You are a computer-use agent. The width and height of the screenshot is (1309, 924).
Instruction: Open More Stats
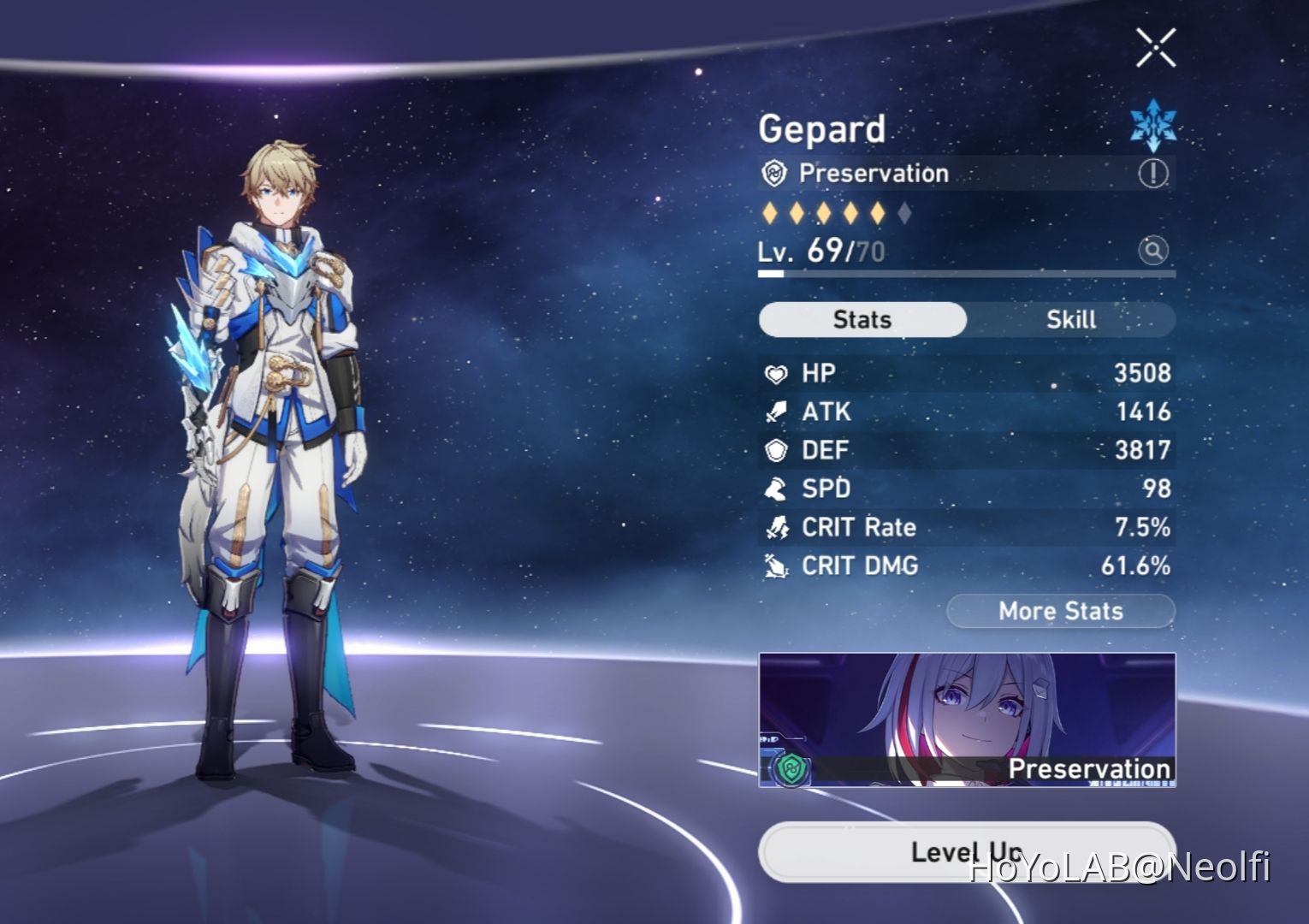tap(1060, 611)
